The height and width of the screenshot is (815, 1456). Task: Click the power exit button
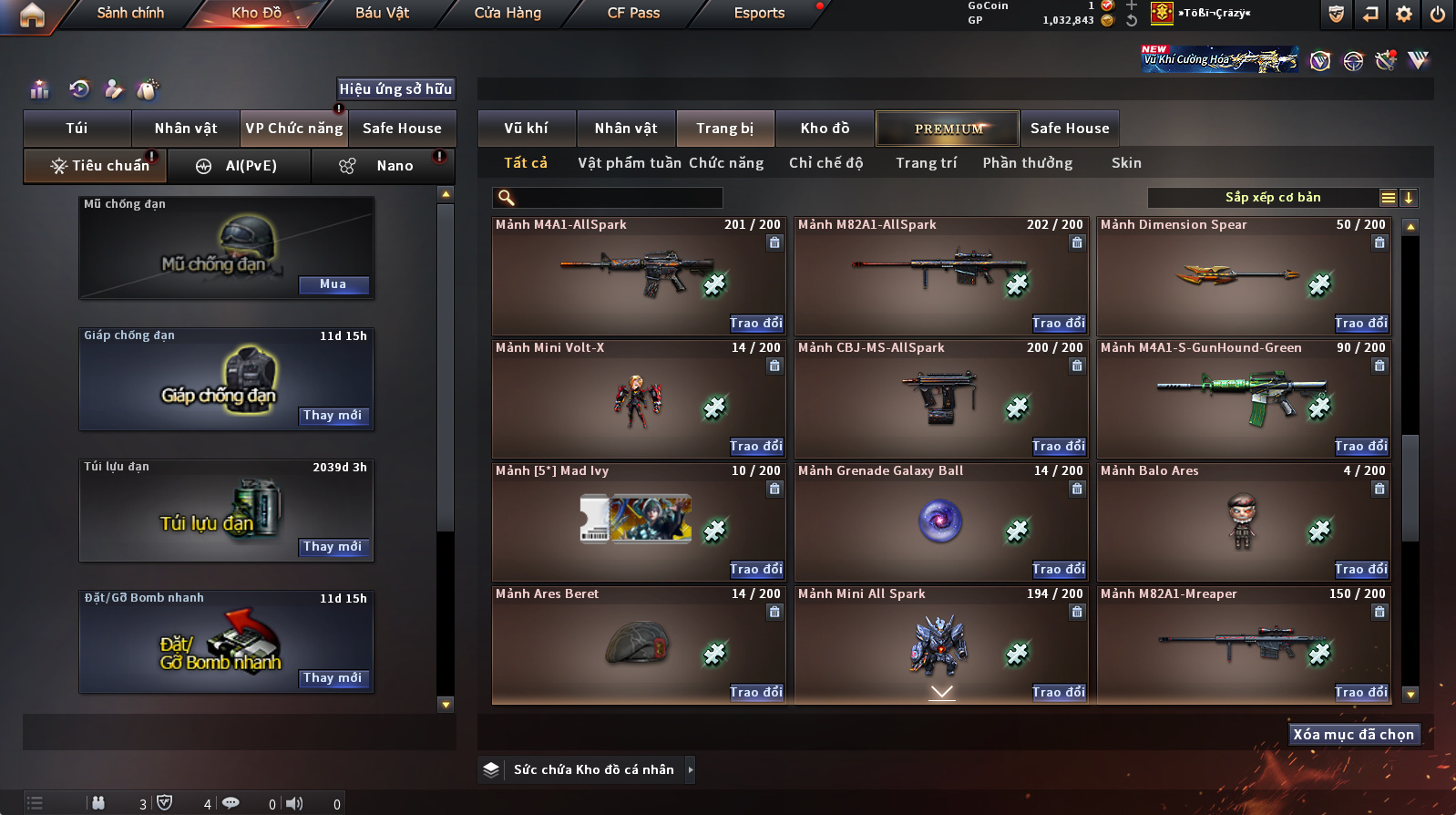coord(1438,14)
